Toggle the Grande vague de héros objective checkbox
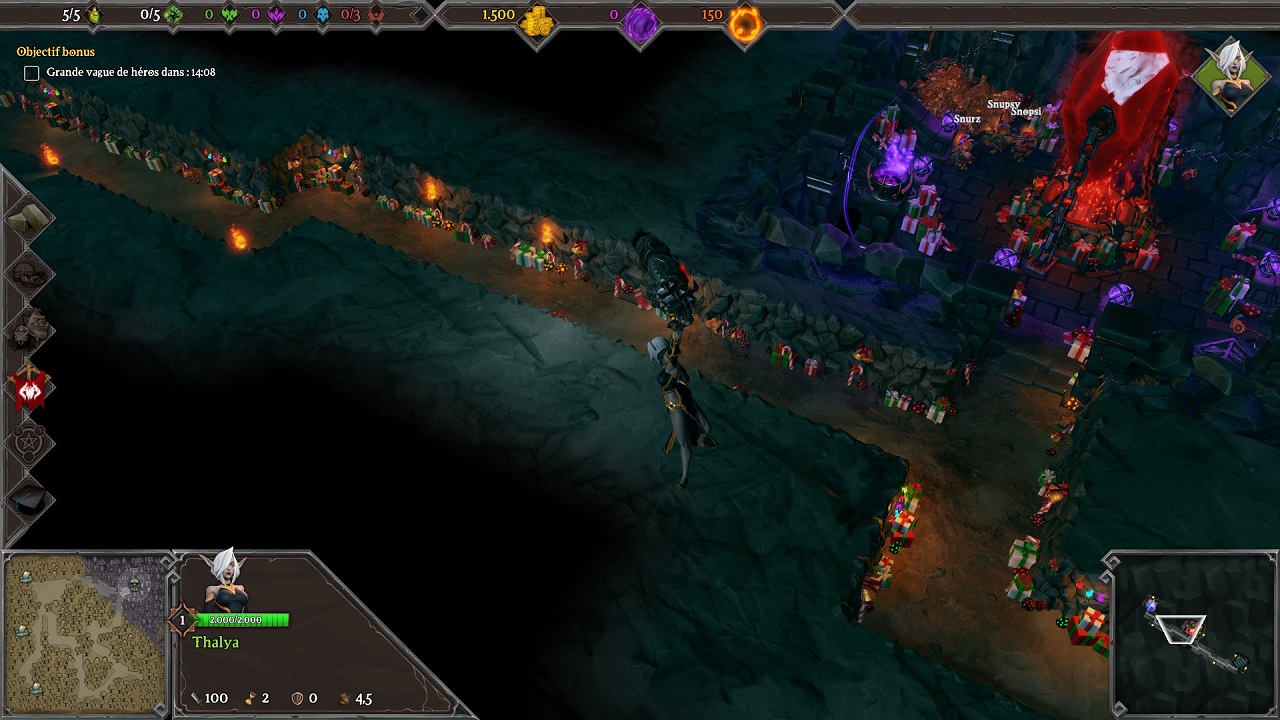Image resolution: width=1280 pixels, height=720 pixels. tap(32, 73)
